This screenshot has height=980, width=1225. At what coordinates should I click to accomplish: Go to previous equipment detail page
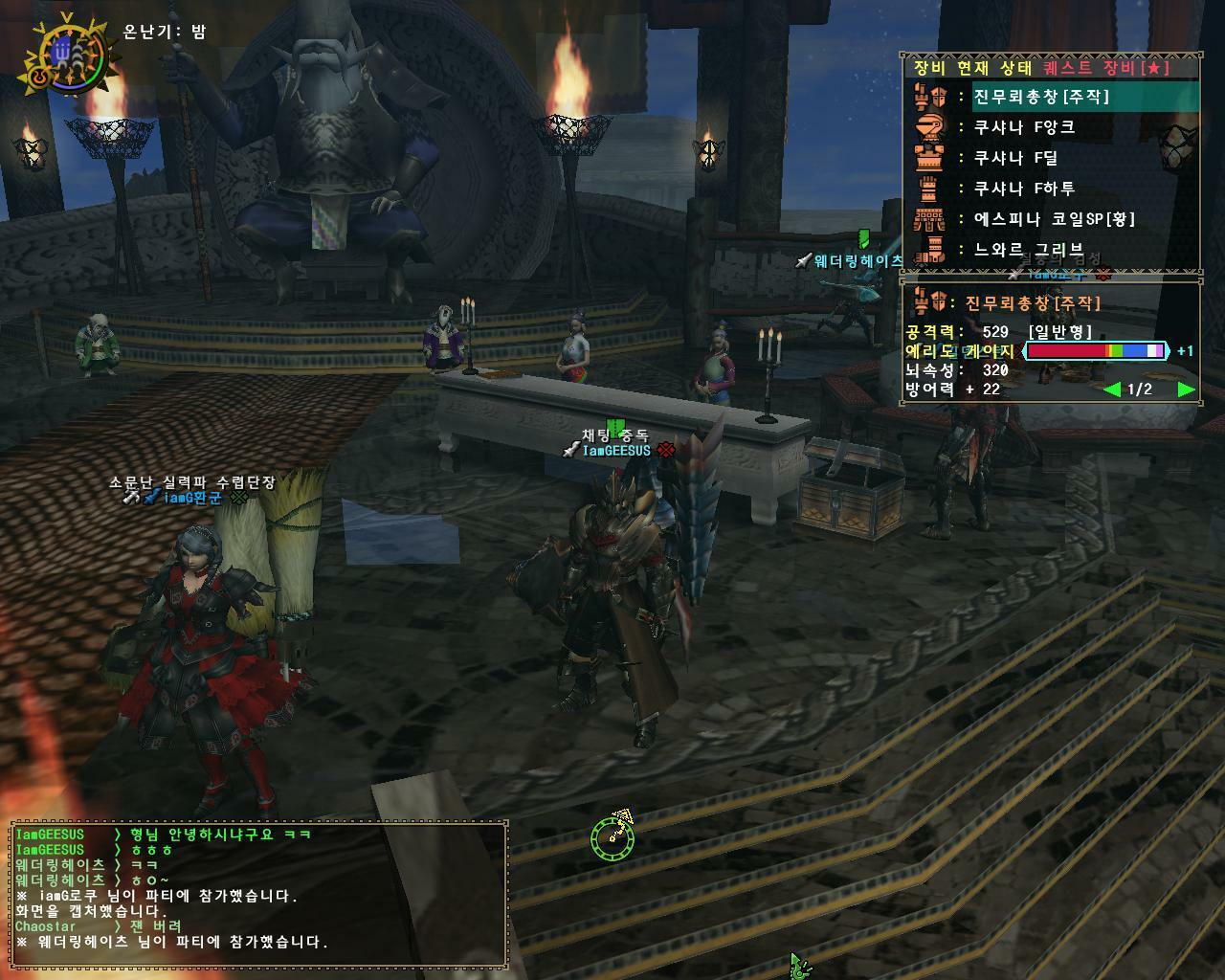tap(1111, 390)
